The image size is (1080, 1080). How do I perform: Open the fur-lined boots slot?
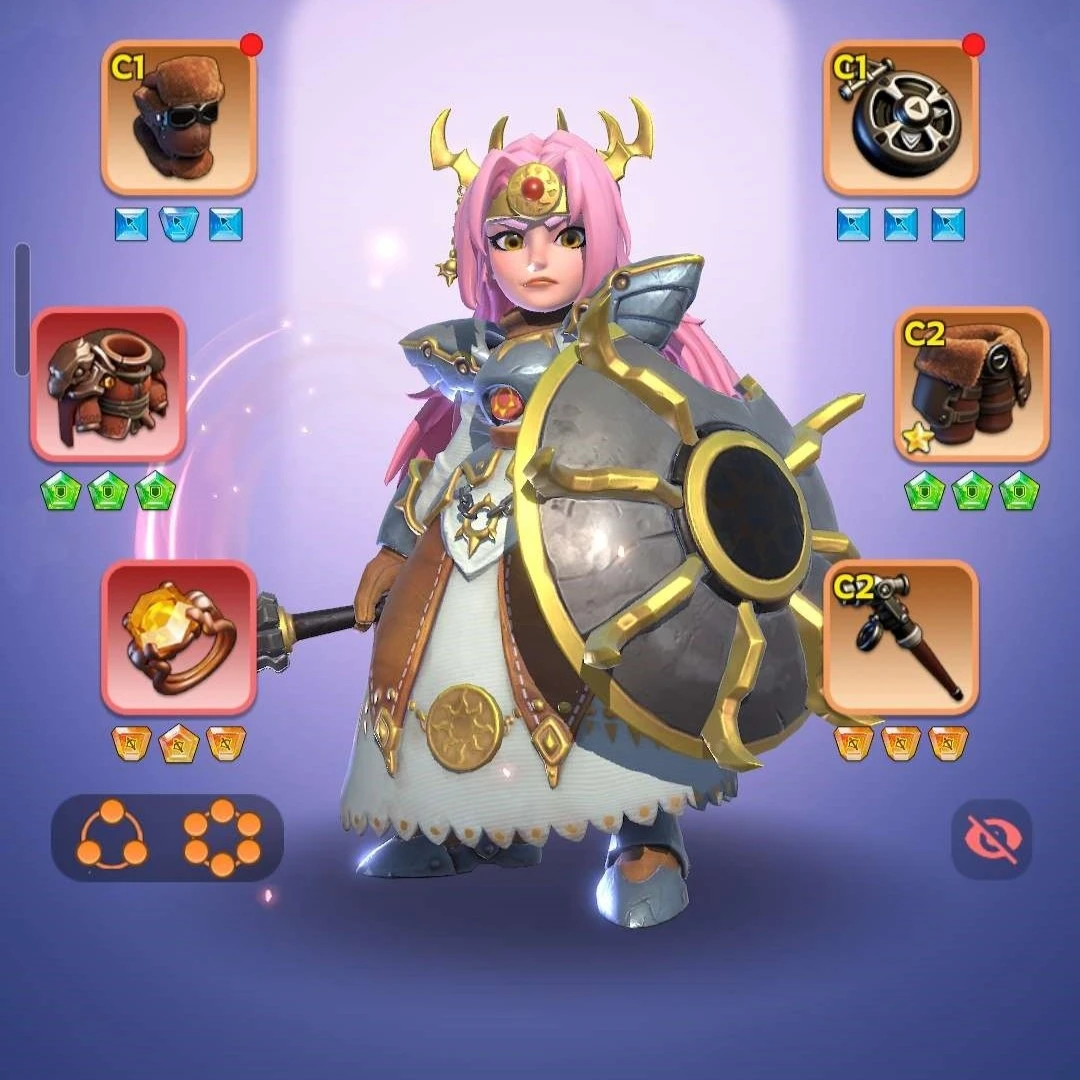point(971,385)
